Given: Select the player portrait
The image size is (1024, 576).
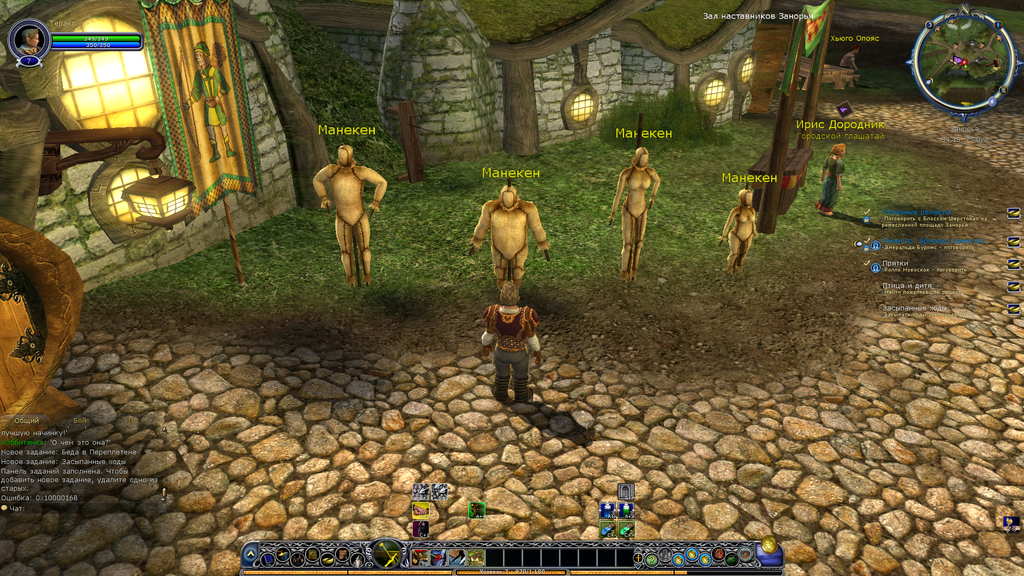Looking at the screenshot, I should 28,40.
